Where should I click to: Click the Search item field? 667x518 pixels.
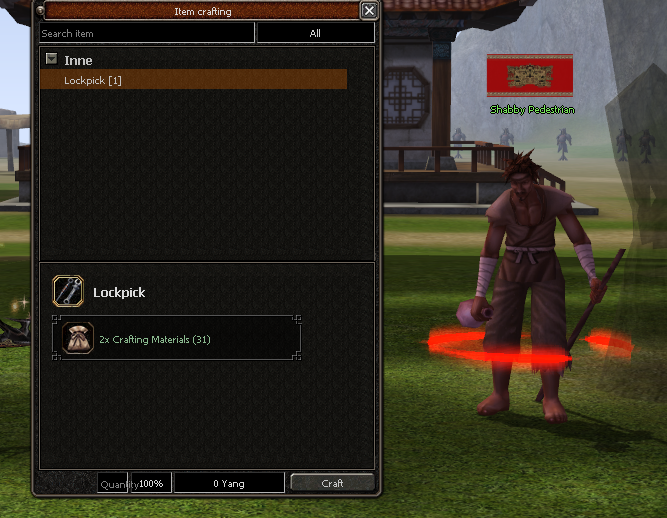pyautogui.click(x=147, y=34)
